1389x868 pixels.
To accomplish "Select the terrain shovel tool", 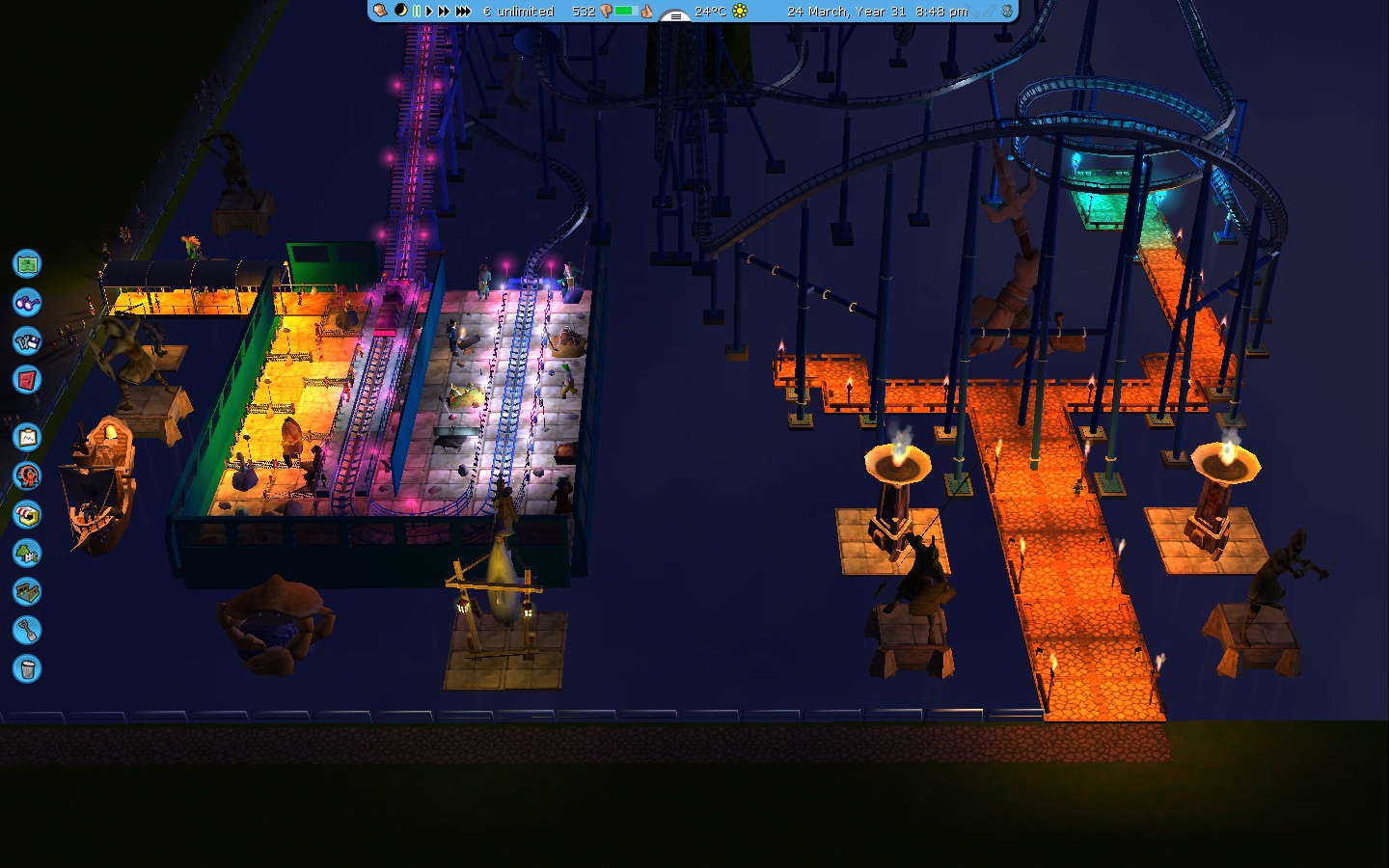I will [x=27, y=631].
